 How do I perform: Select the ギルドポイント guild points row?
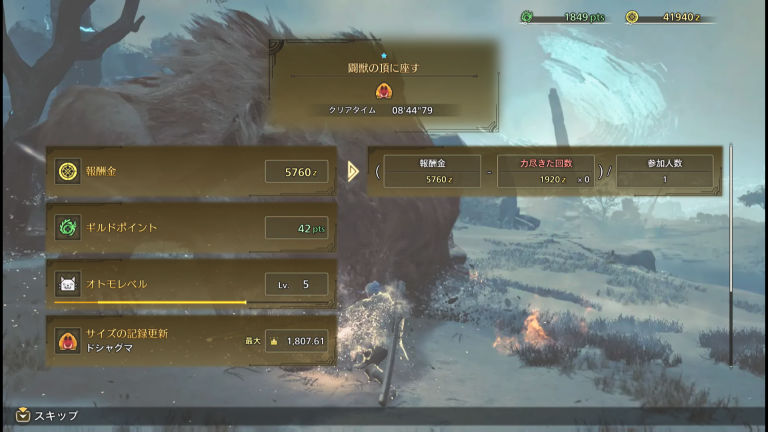tap(191, 228)
